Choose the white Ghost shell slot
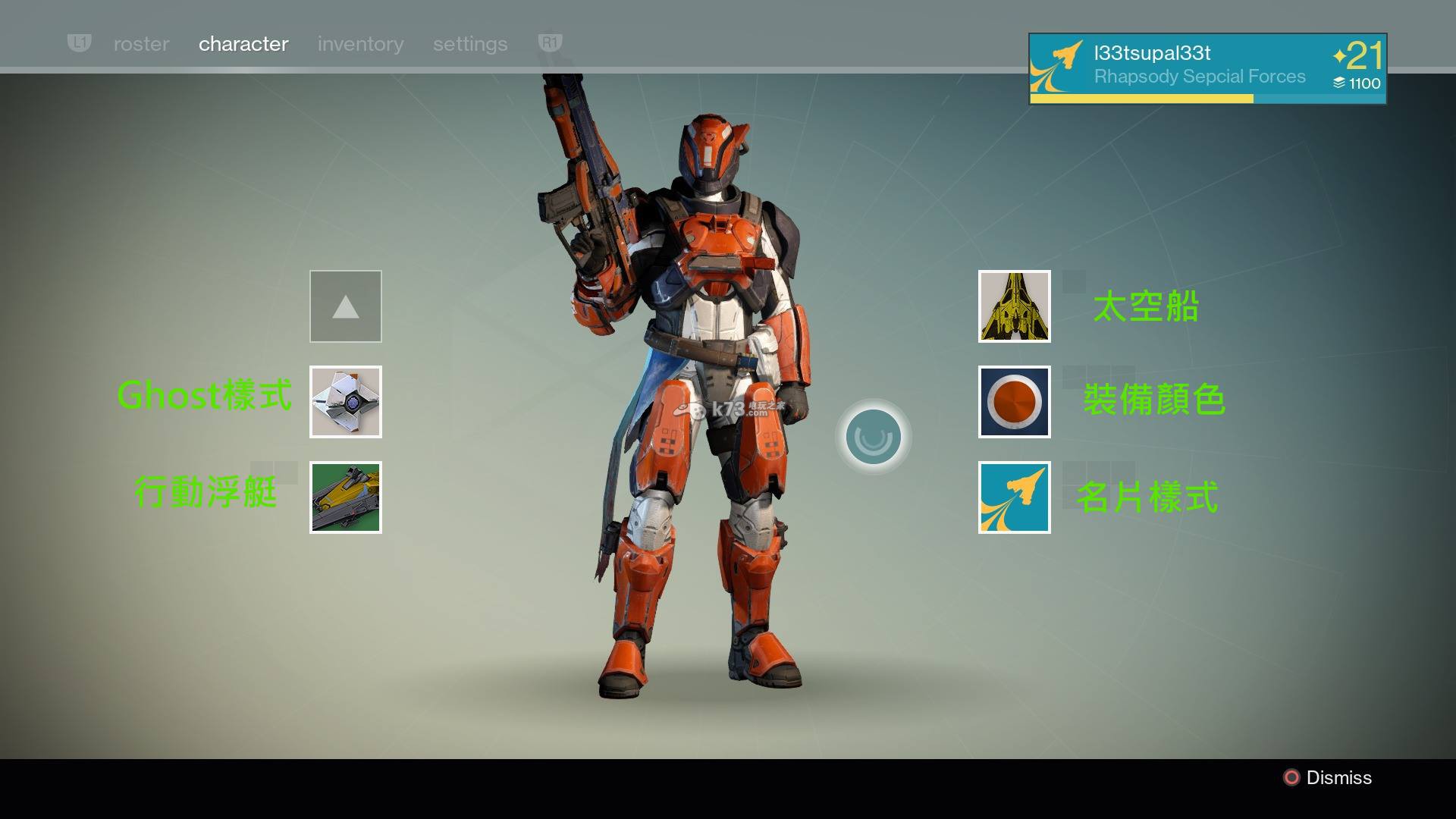The height and width of the screenshot is (819, 1456). 346,402
